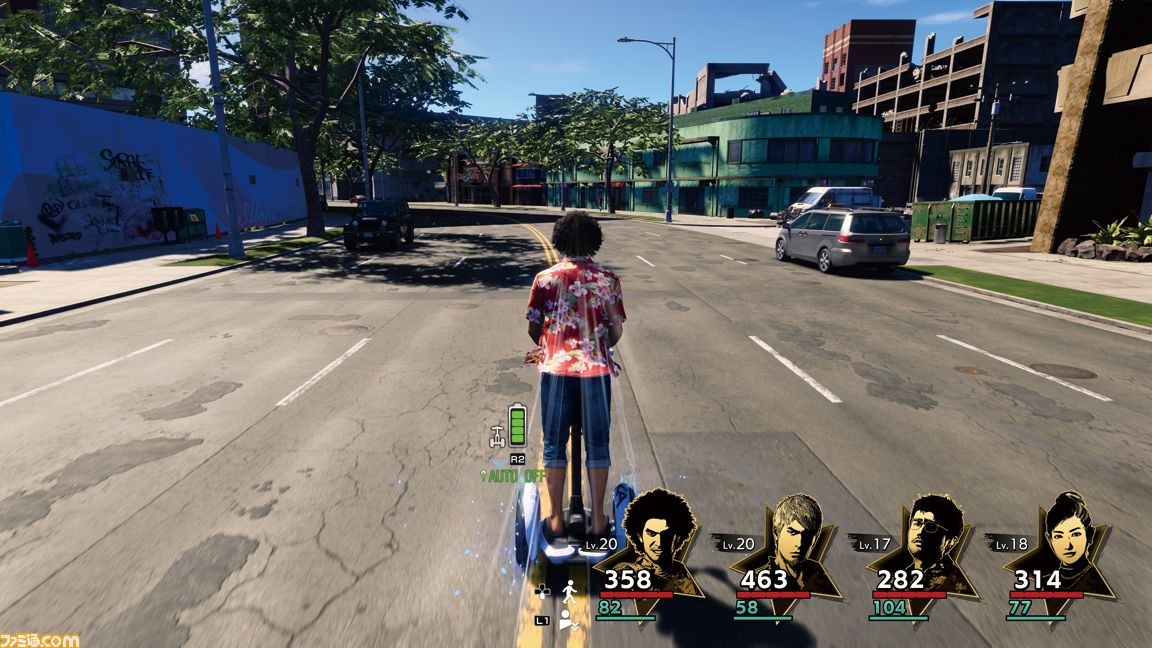Open the Famitsu.com watermark logo
The image size is (1152, 648).
(40, 638)
